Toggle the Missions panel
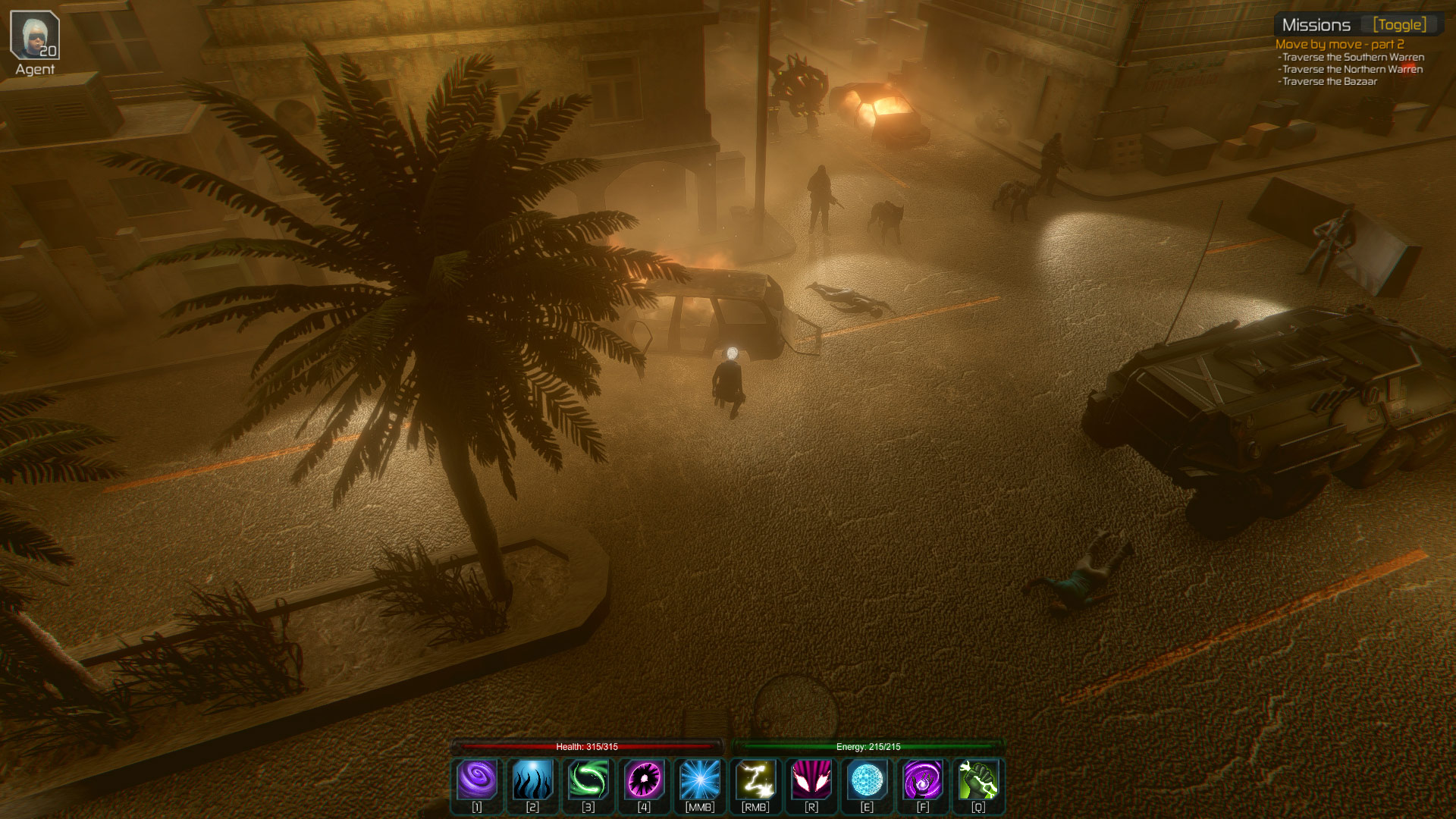 (x=1399, y=25)
